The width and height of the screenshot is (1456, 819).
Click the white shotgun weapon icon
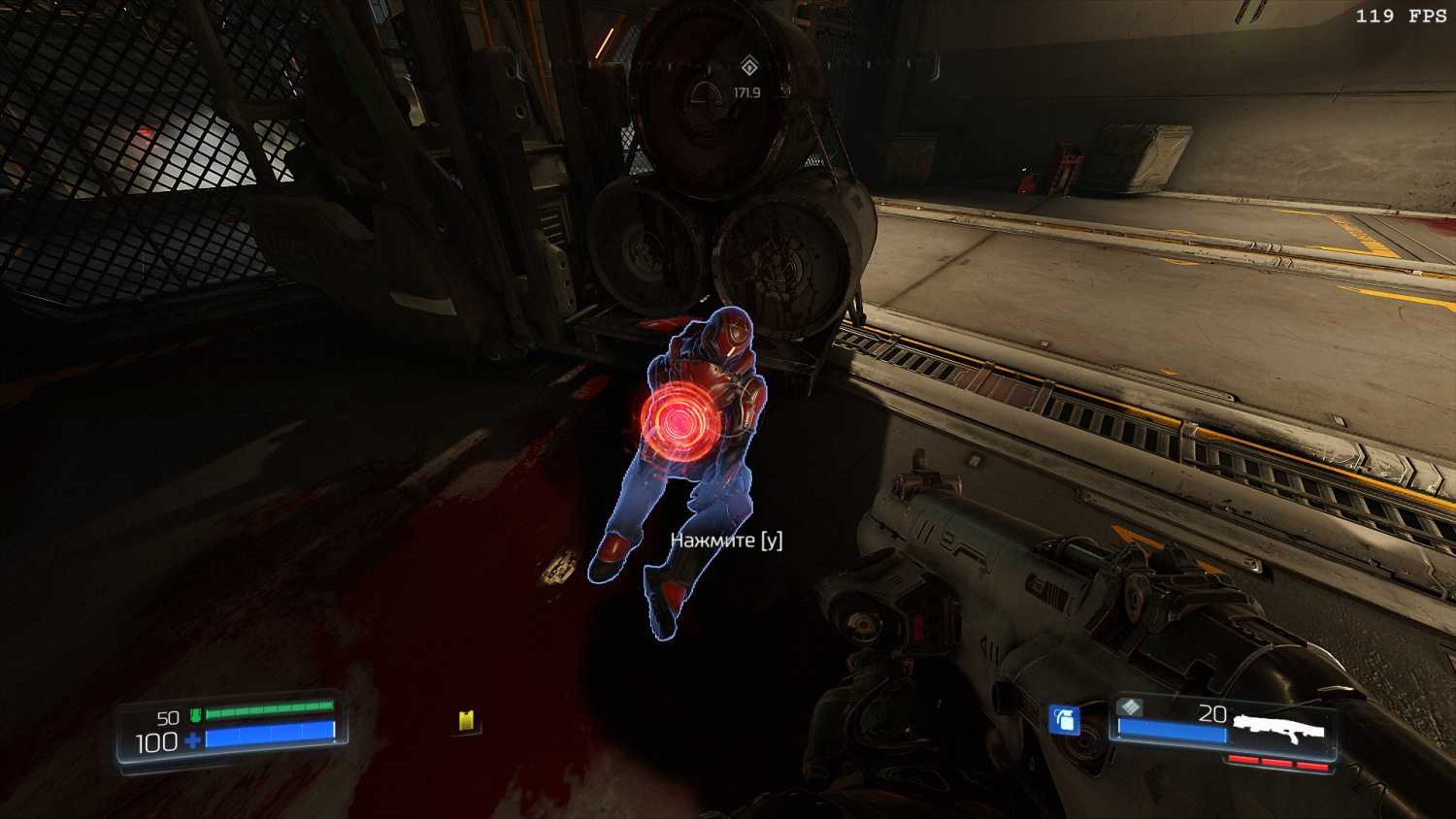1279,728
